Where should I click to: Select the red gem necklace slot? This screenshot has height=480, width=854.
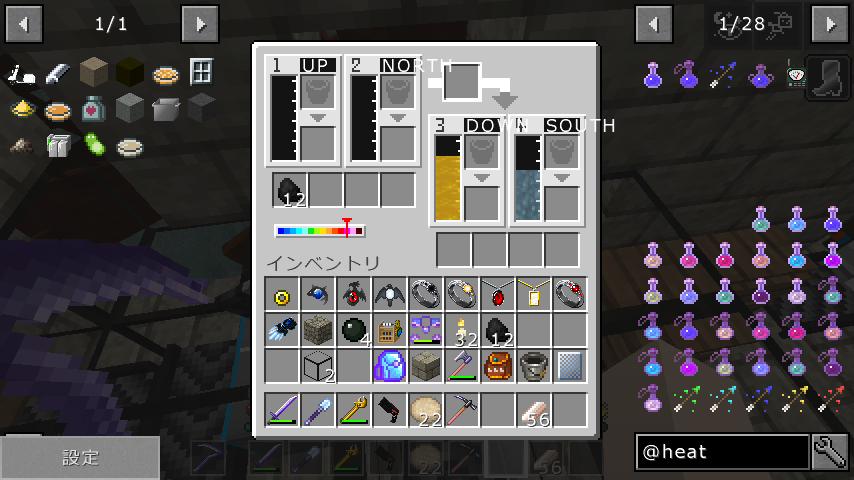(498, 294)
